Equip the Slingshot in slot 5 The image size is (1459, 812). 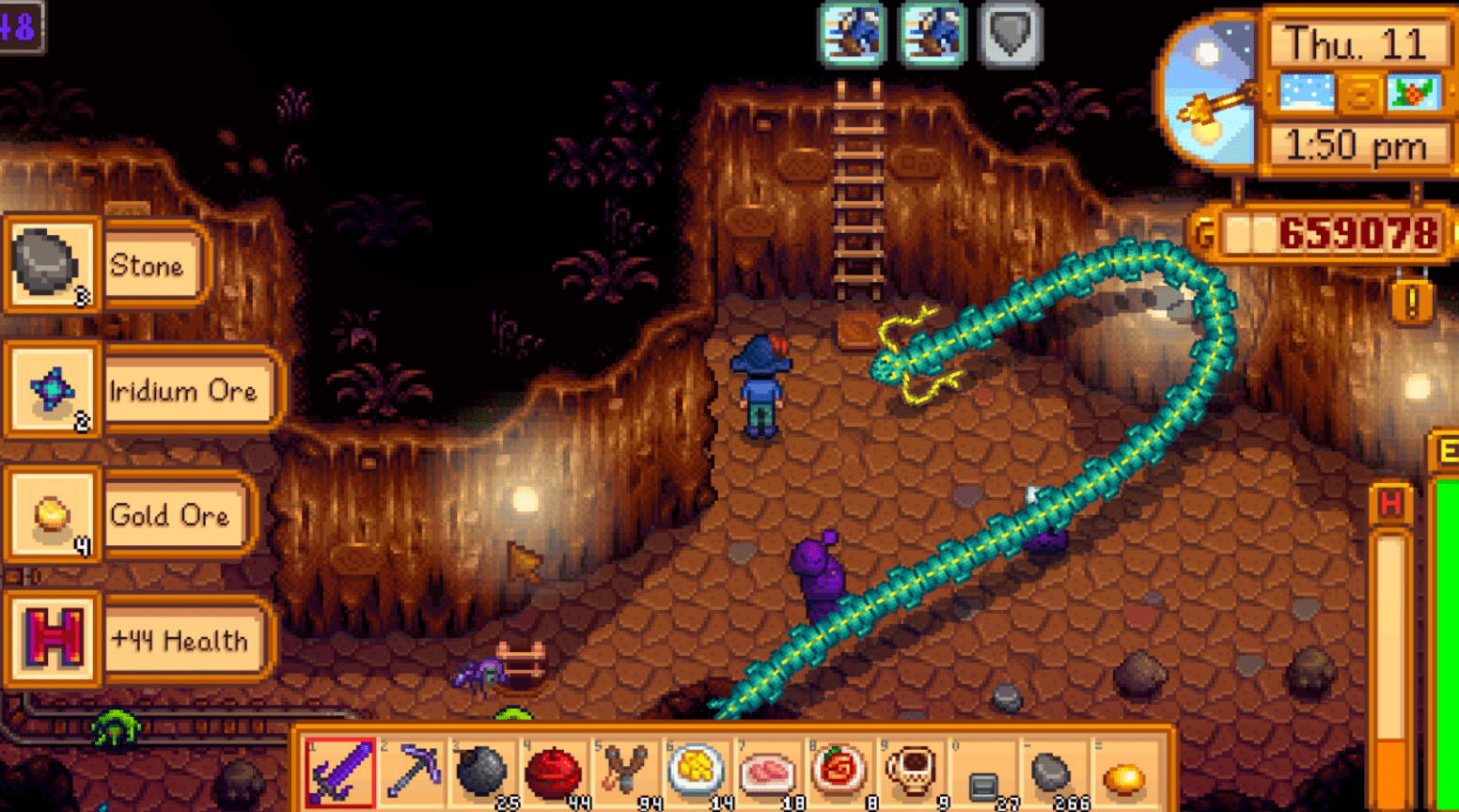(627, 773)
